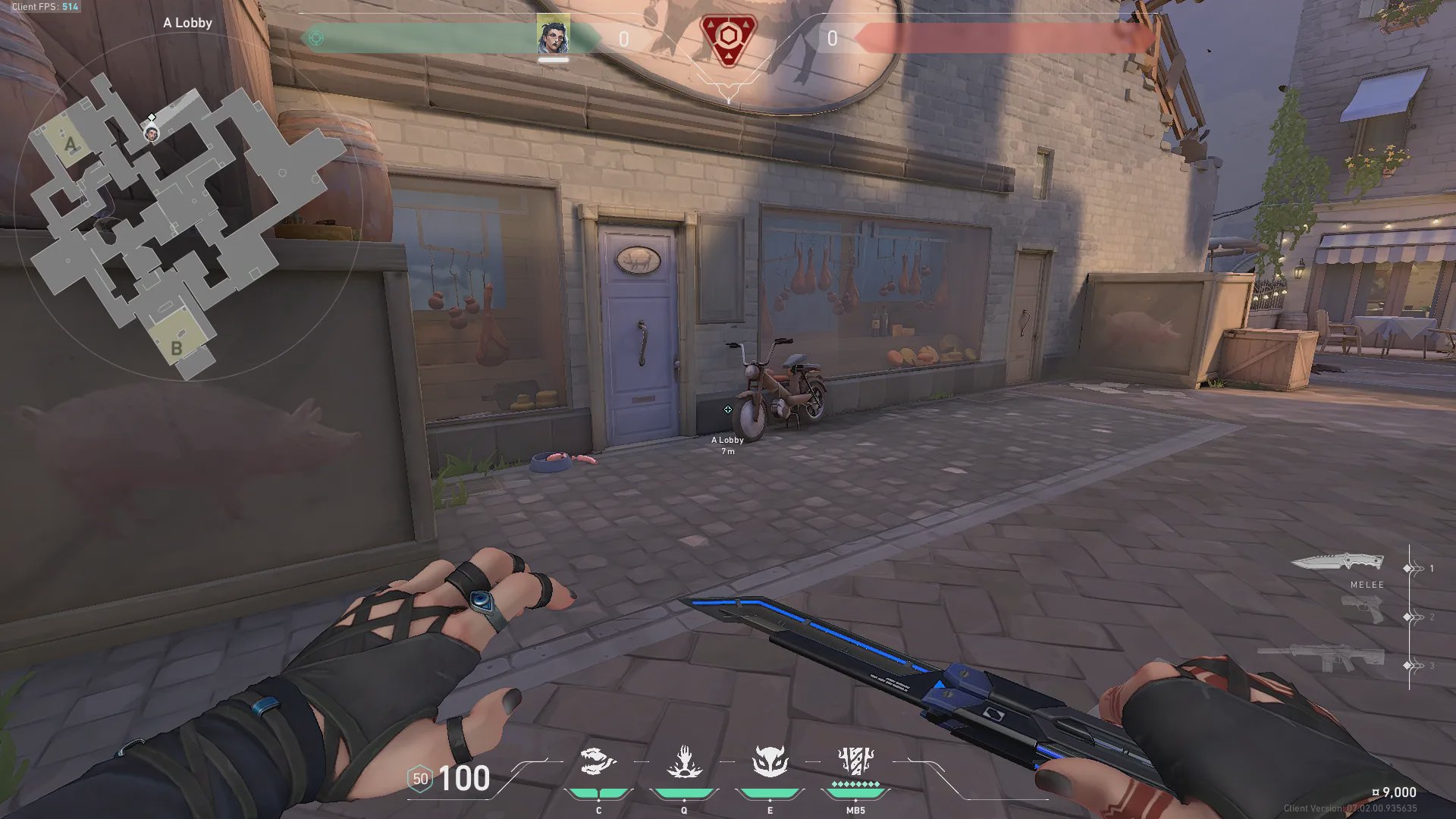This screenshot has height=819, width=1456.
Task: Click the A site marker on minimap
Action: point(71,144)
